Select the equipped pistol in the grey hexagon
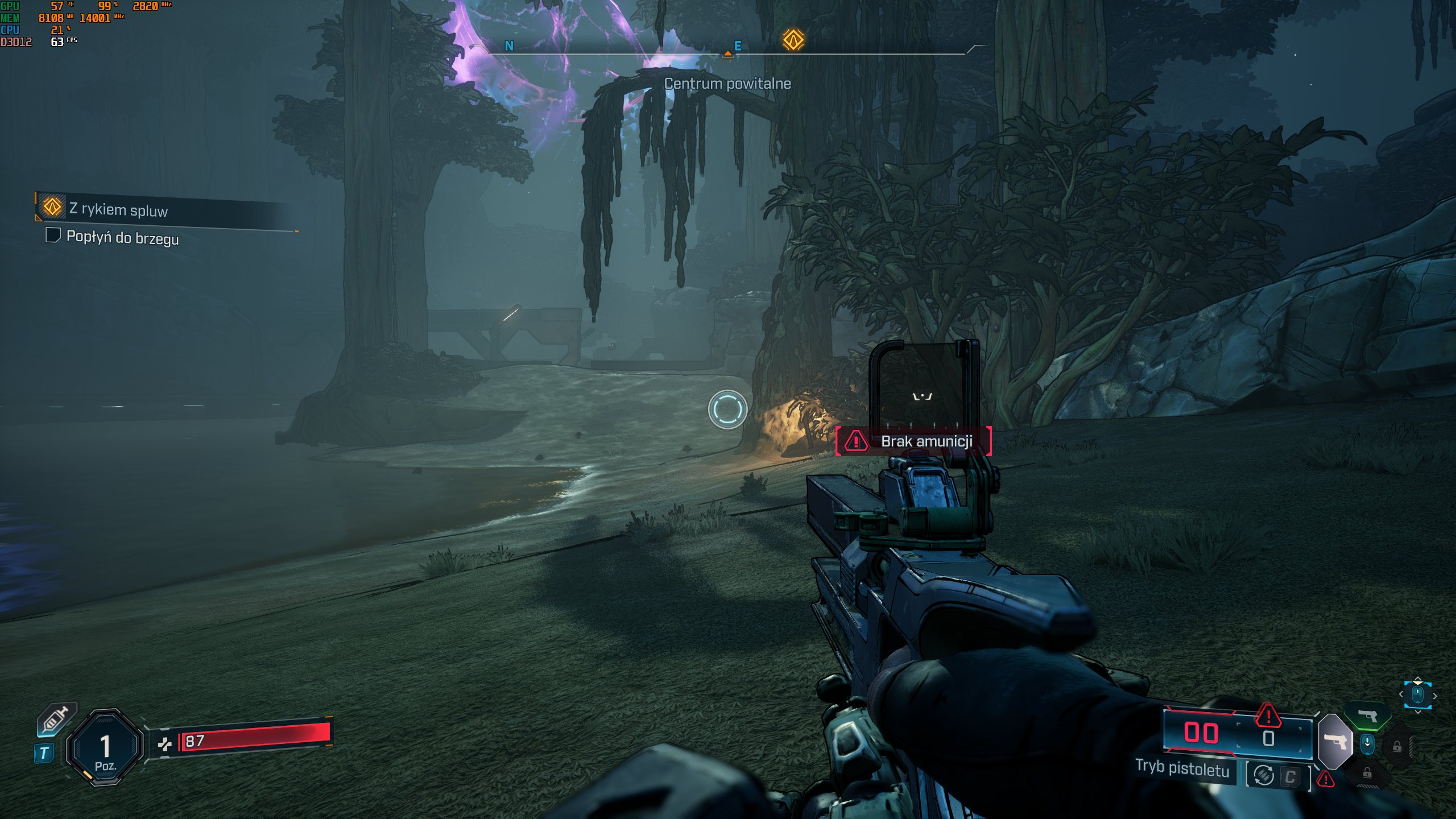Viewport: 1456px width, 819px height. tap(1335, 742)
